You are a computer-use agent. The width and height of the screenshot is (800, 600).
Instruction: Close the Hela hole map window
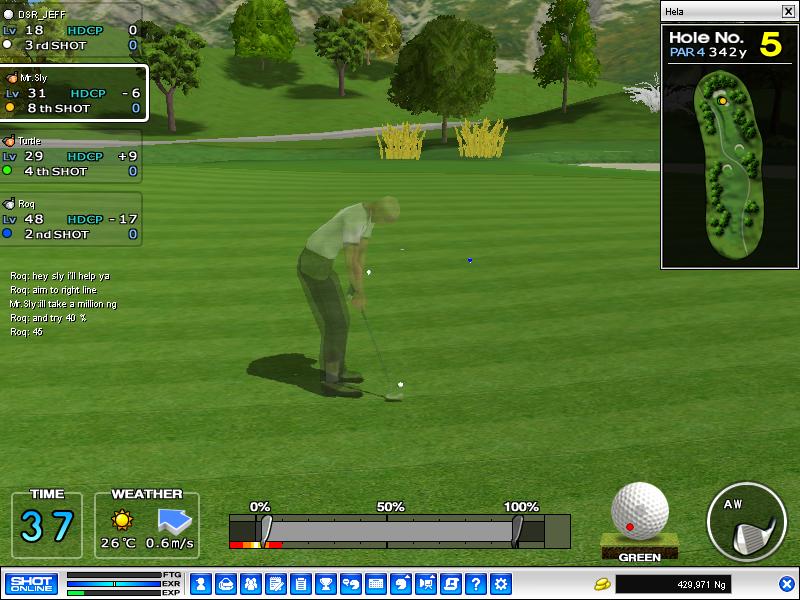point(787,11)
